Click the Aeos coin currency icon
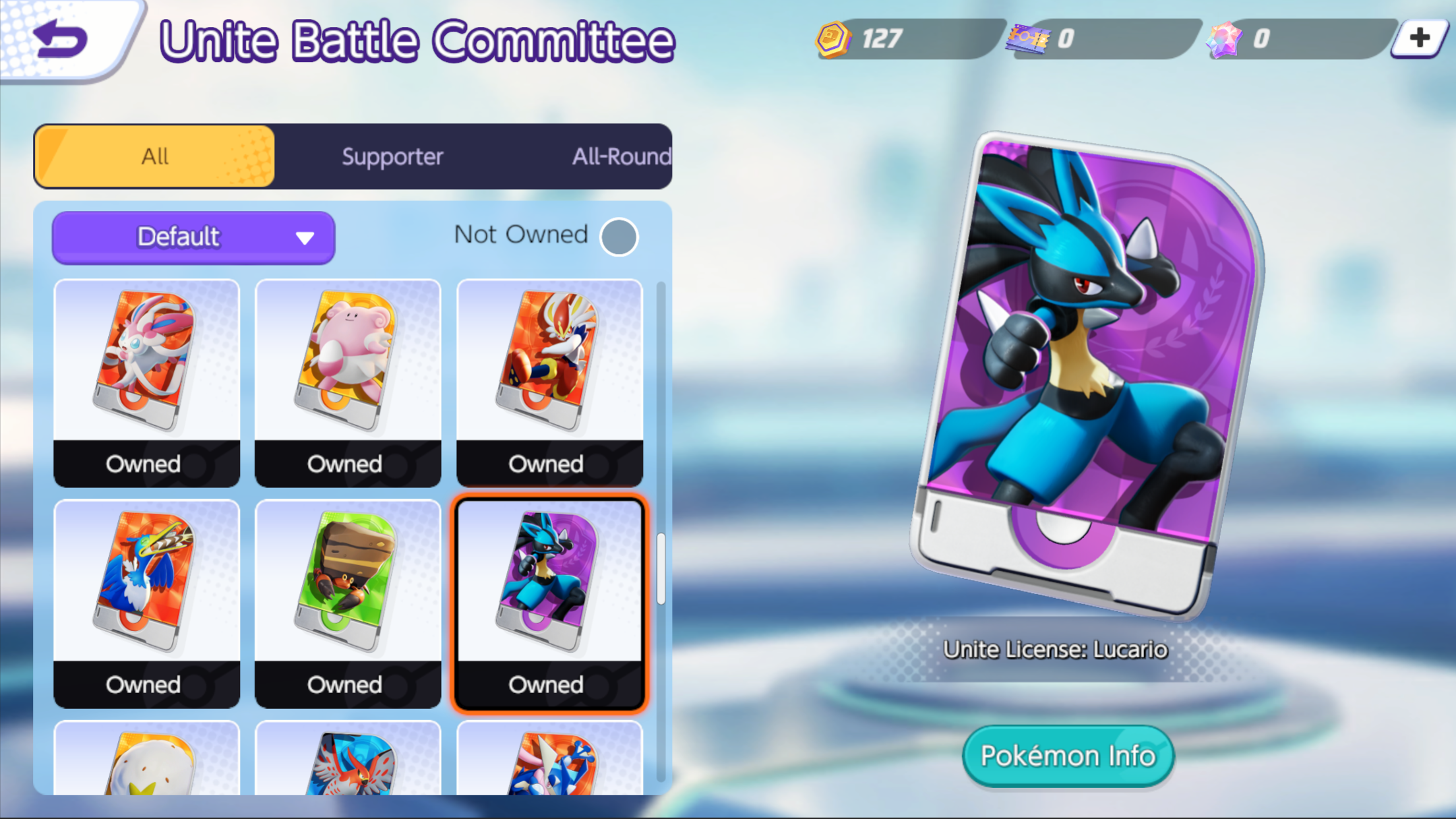Viewport: 1456px width, 819px height. tap(831, 39)
